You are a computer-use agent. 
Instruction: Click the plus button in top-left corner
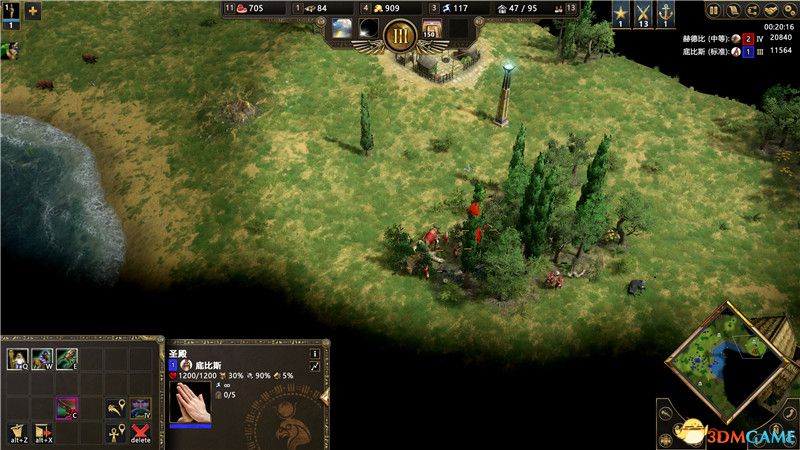(32, 12)
